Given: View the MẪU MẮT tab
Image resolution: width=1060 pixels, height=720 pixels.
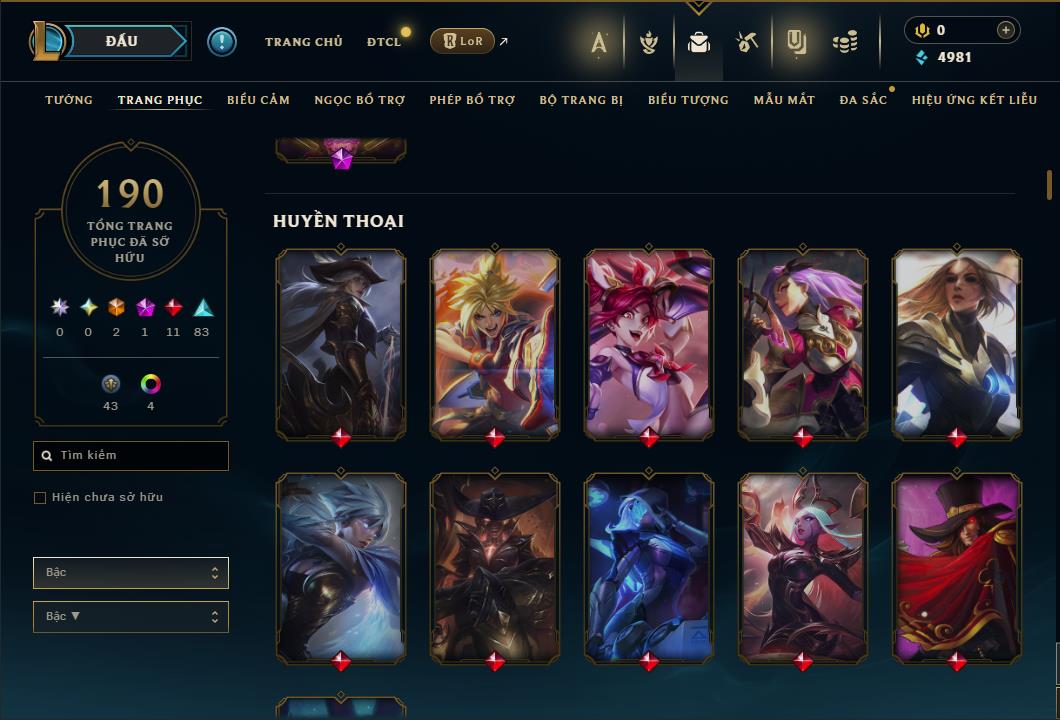Looking at the screenshot, I should coord(784,100).
